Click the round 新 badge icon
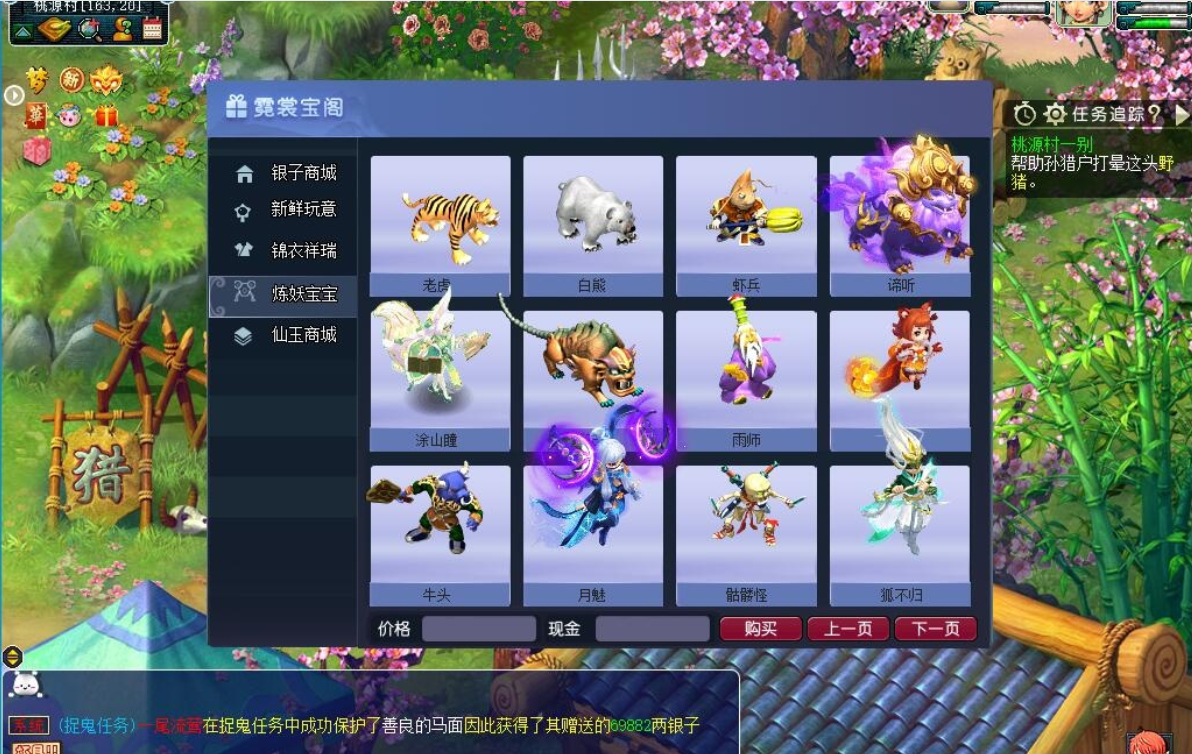Image resolution: width=1192 pixels, height=754 pixels. (x=72, y=78)
